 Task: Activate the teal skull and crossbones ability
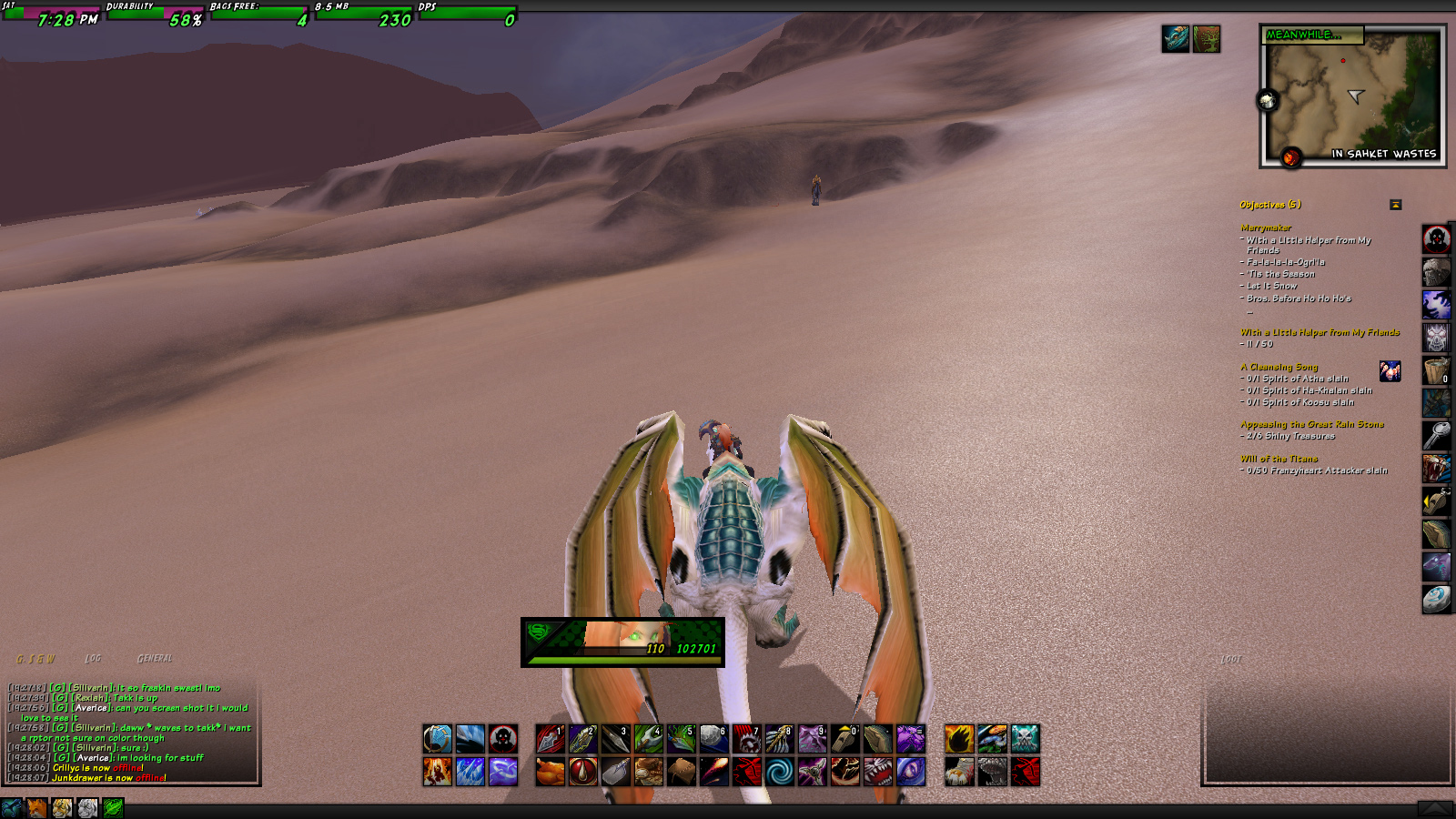click(1025, 739)
